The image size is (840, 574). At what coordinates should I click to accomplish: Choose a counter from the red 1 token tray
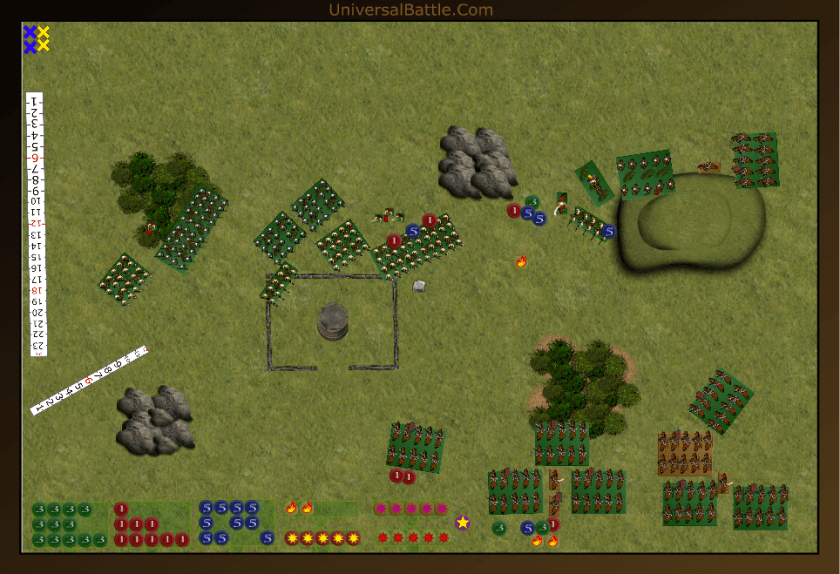[136, 524]
